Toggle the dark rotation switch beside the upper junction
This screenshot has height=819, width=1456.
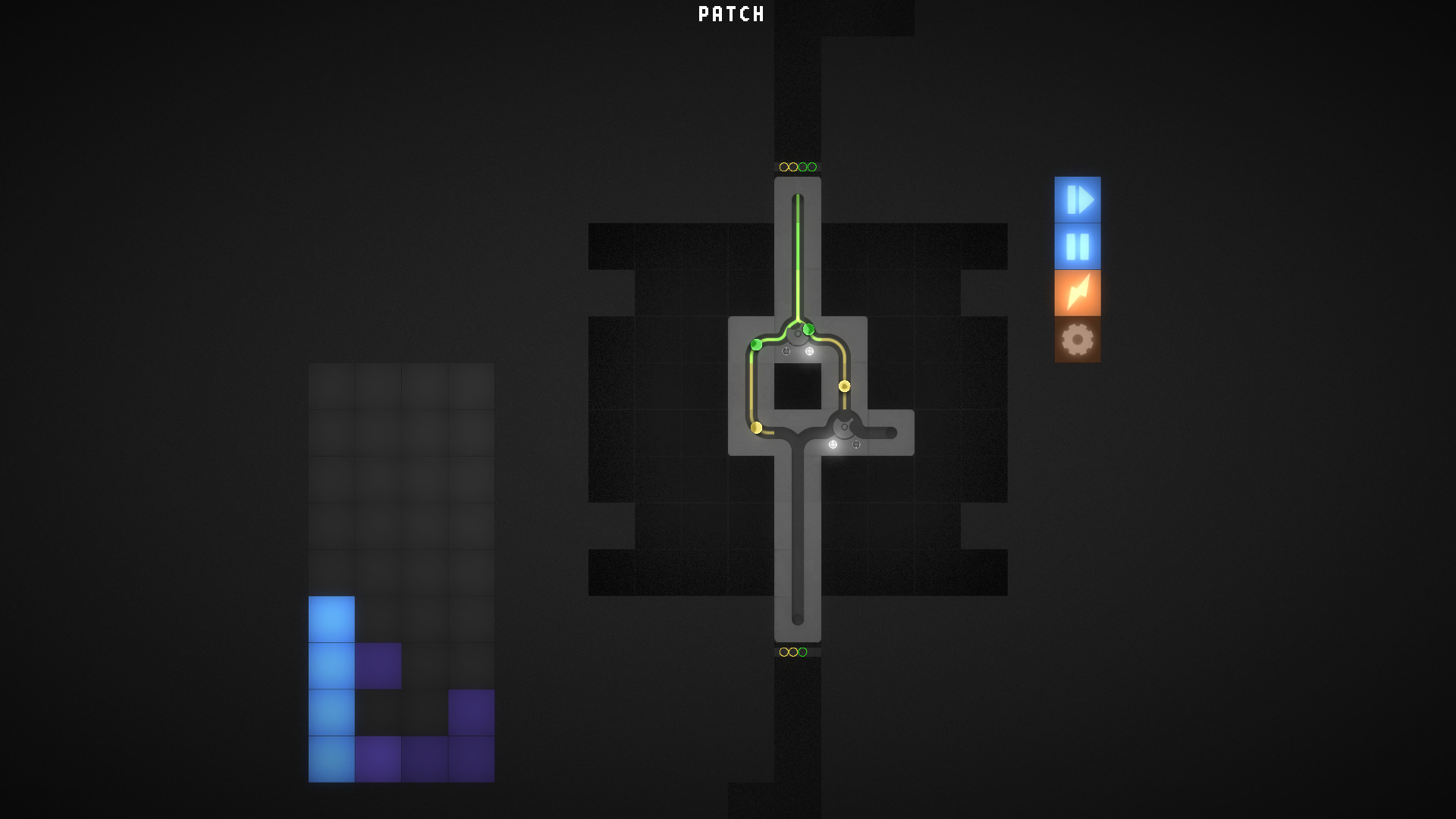tap(786, 351)
